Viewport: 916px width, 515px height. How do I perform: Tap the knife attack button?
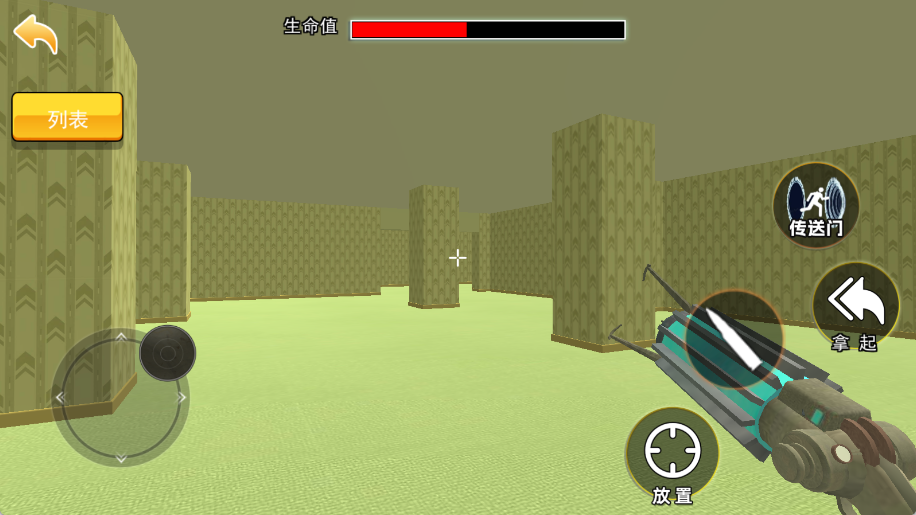coord(734,338)
